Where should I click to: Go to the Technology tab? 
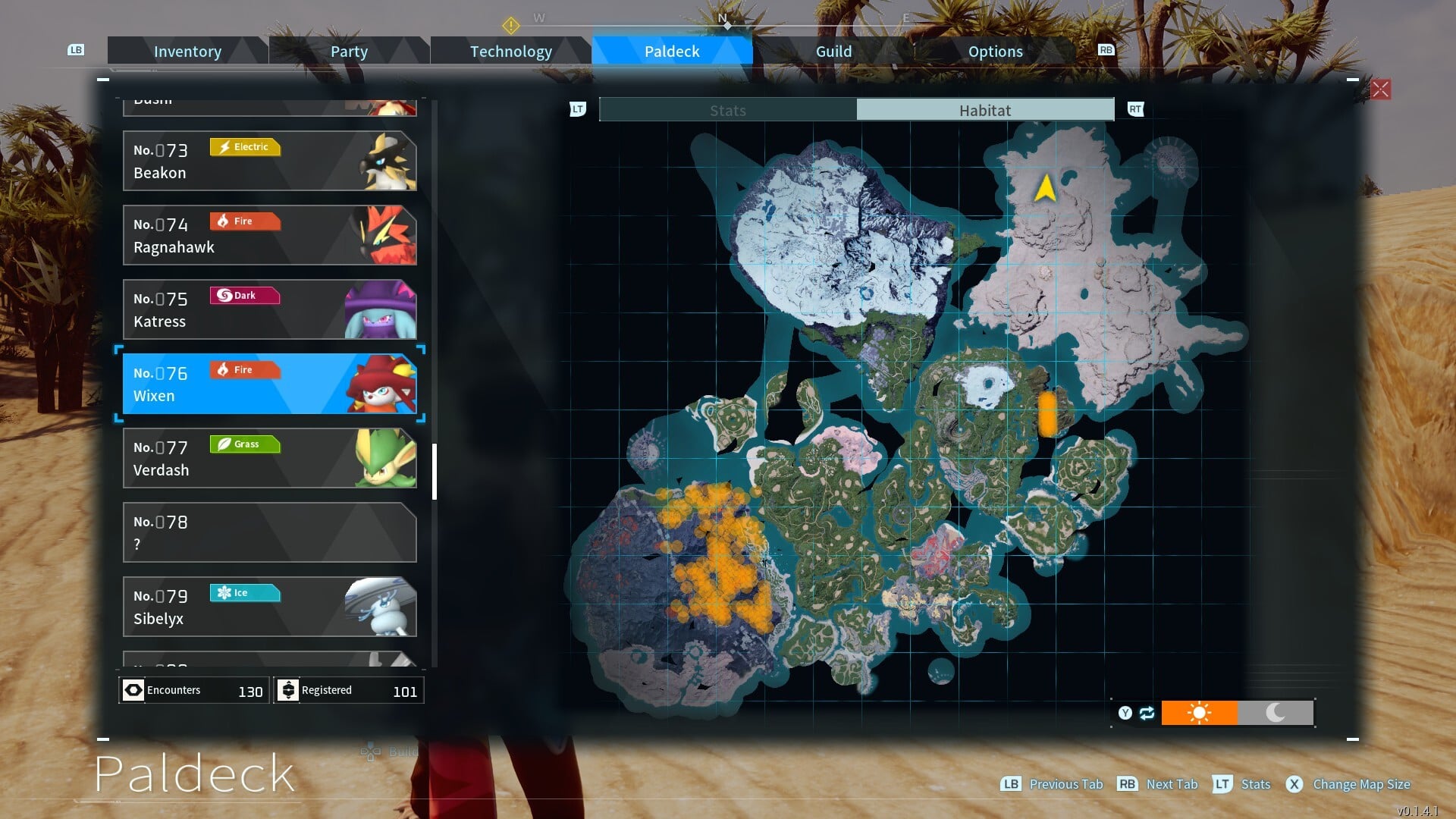tap(510, 52)
